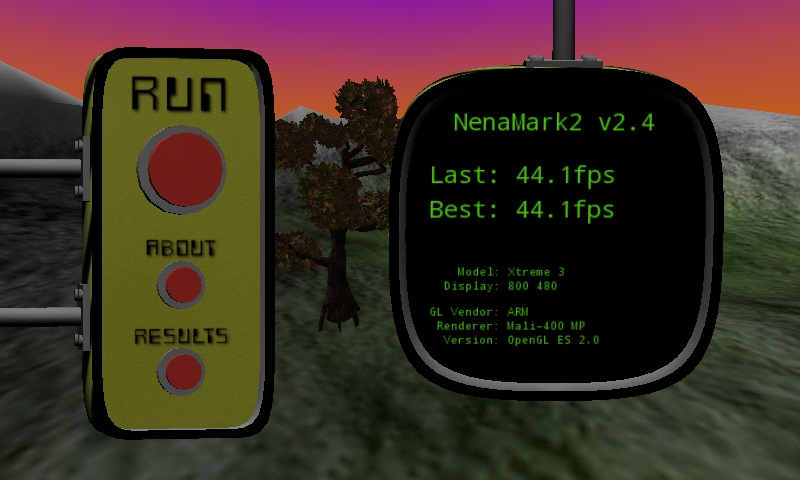Open the About screen via its red button
Screen dimensions: 800x480
pyautogui.click(x=182, y=285)
